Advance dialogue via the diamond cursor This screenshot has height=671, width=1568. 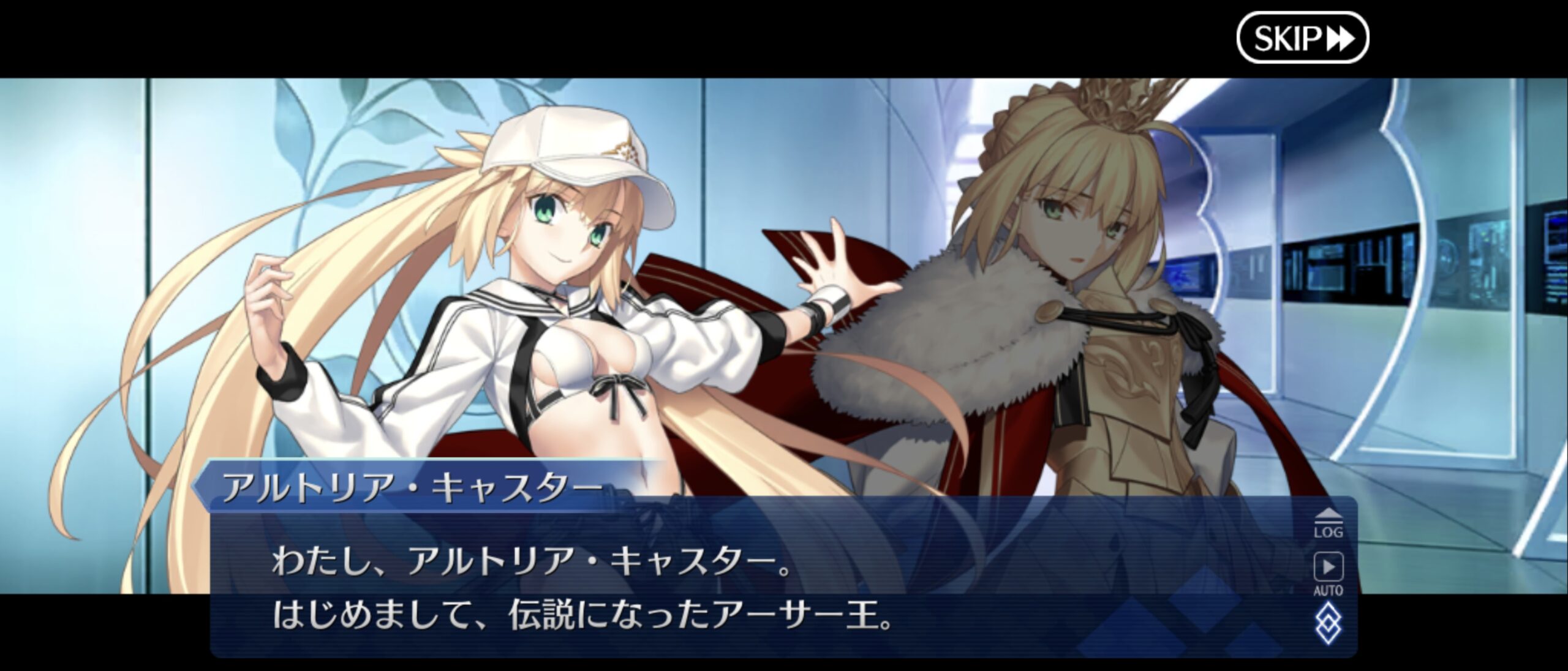coord(1328,624)
